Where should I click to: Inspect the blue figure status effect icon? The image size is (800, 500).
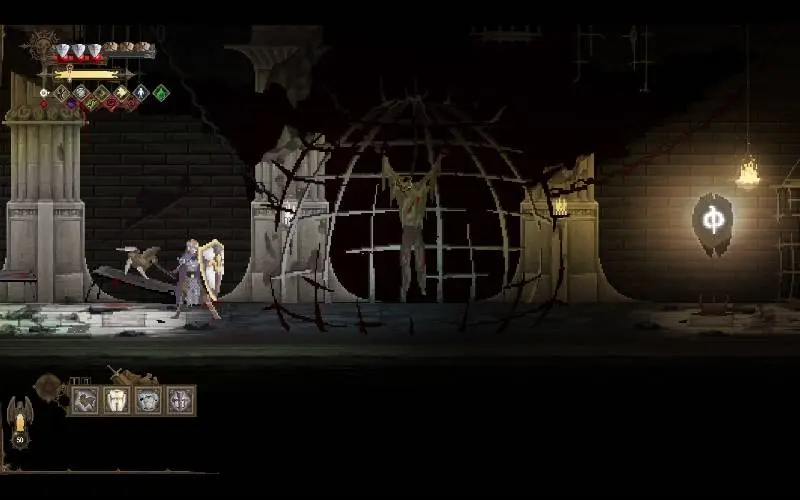click(141, 93)
